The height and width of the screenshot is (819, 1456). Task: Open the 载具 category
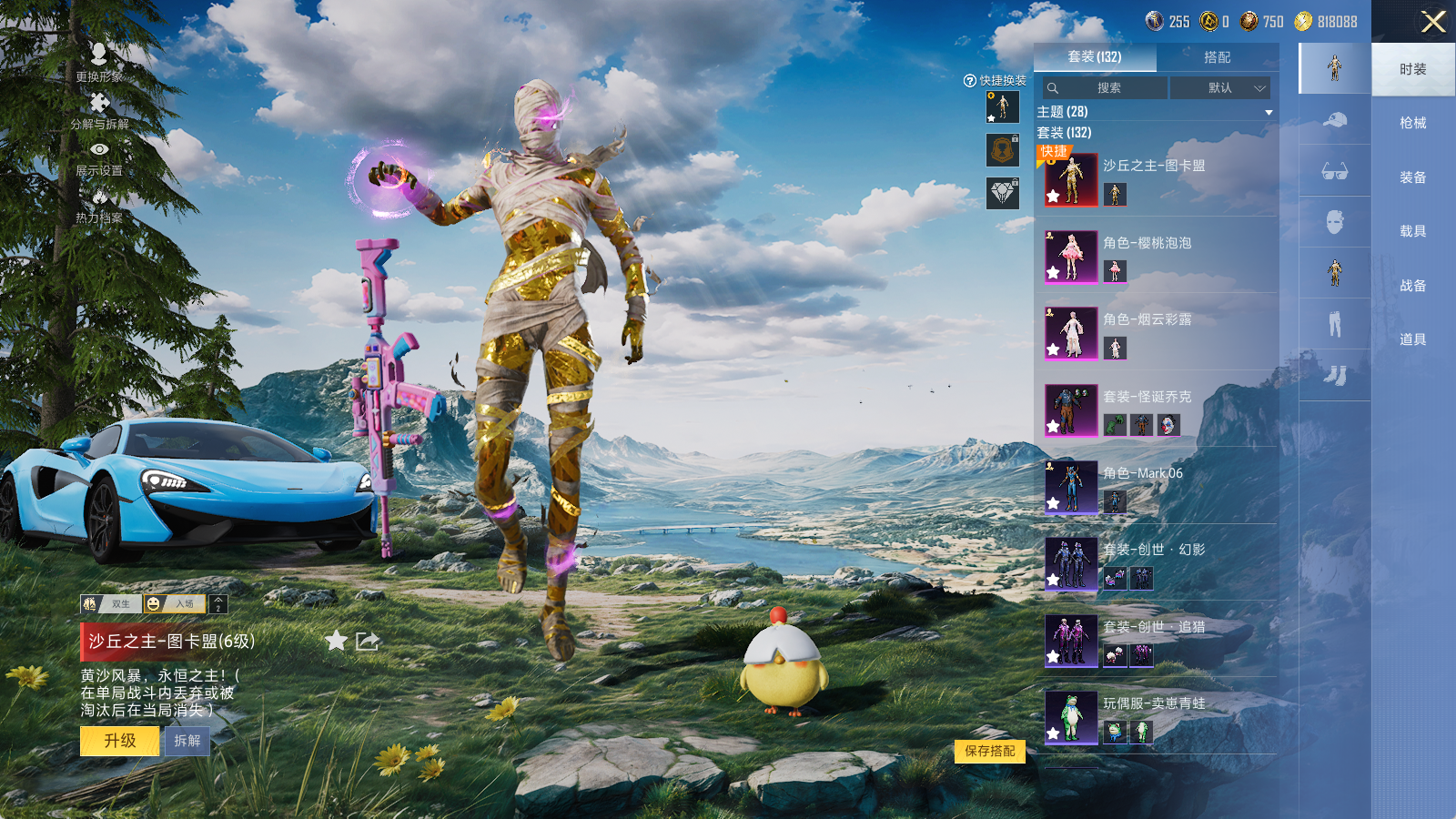[x=1412, y=231]
